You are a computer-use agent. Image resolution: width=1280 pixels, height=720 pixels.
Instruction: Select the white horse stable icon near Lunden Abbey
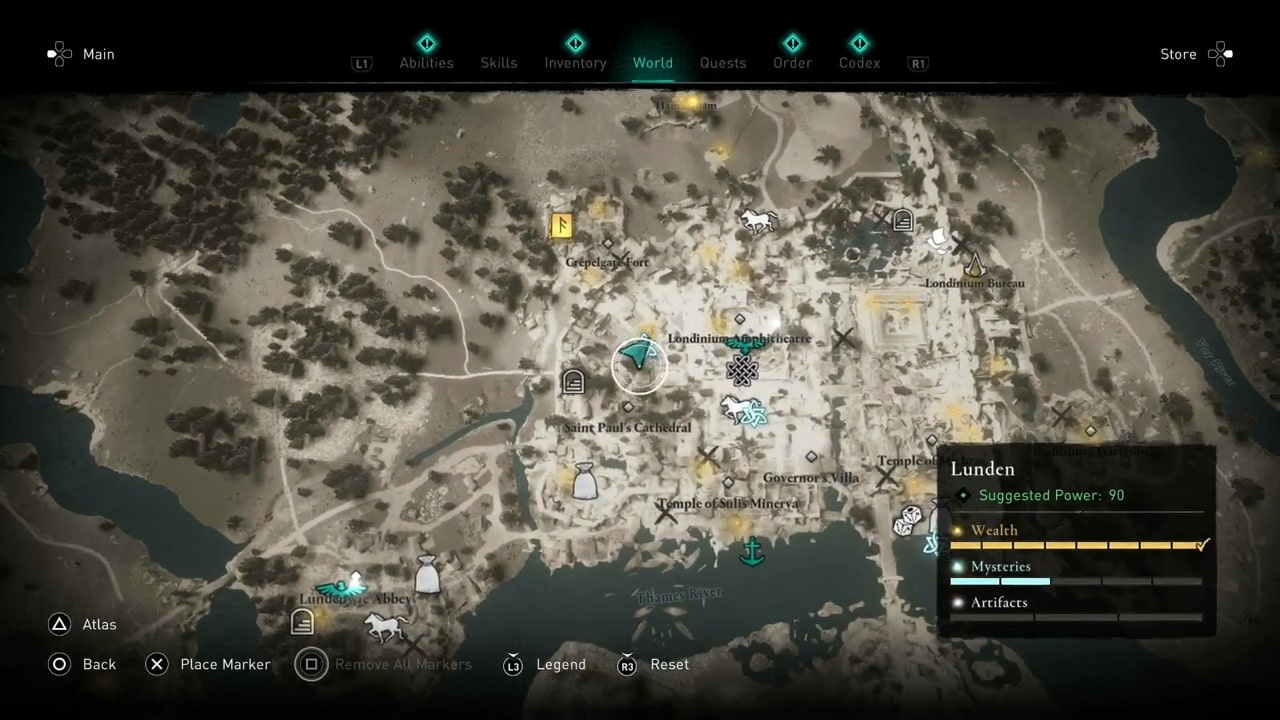387,625
